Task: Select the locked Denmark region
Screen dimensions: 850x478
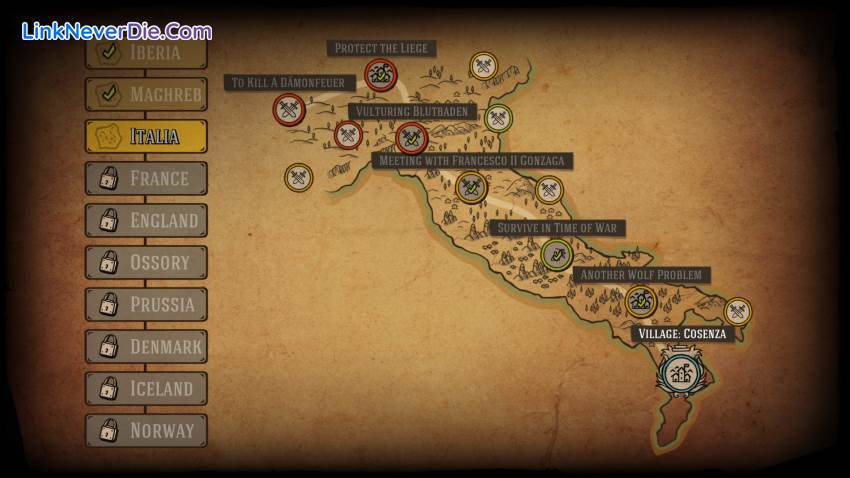Action: tap(146, 346)
